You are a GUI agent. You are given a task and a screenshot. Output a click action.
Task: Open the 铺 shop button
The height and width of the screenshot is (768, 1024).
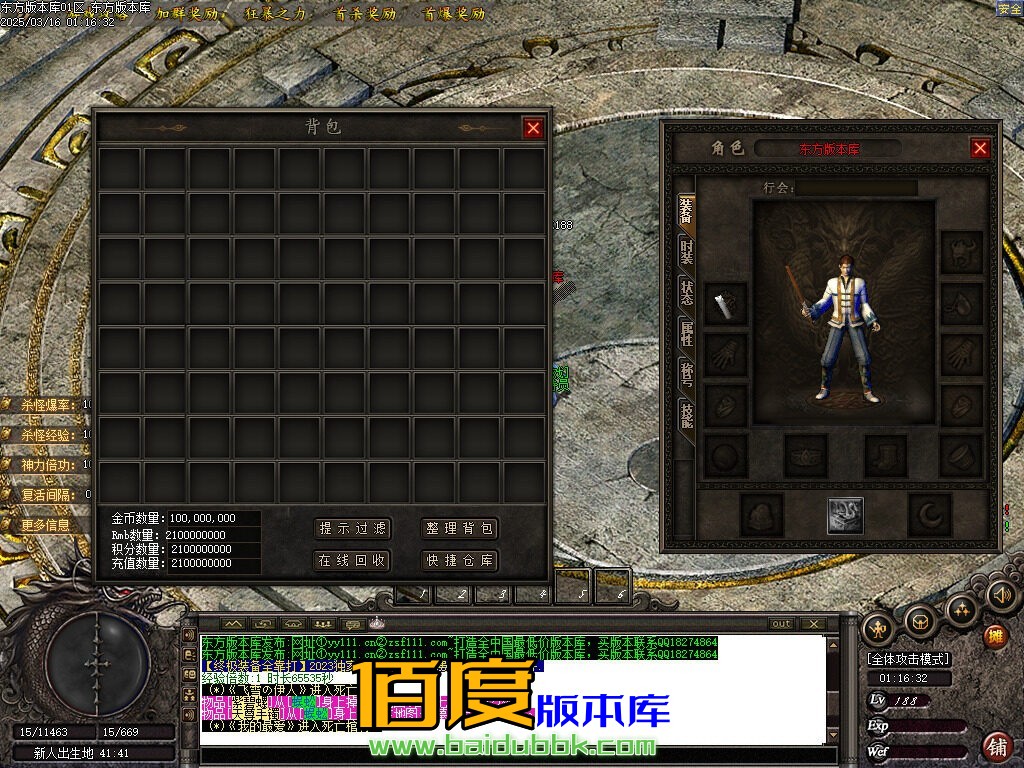pyautogui.click(x=996, y=745)
